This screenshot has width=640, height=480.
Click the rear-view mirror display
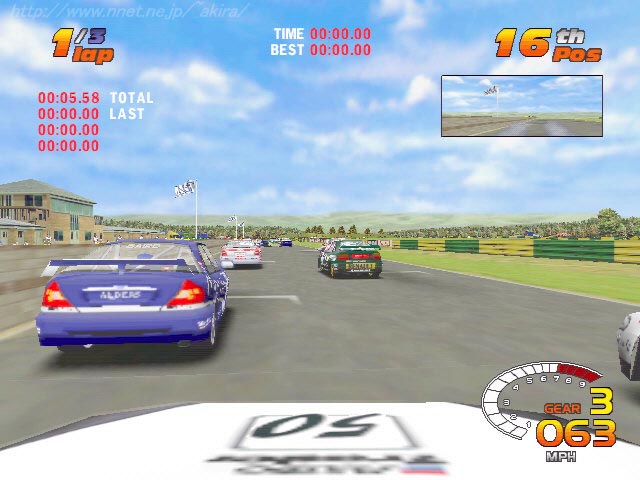(522, 106)
